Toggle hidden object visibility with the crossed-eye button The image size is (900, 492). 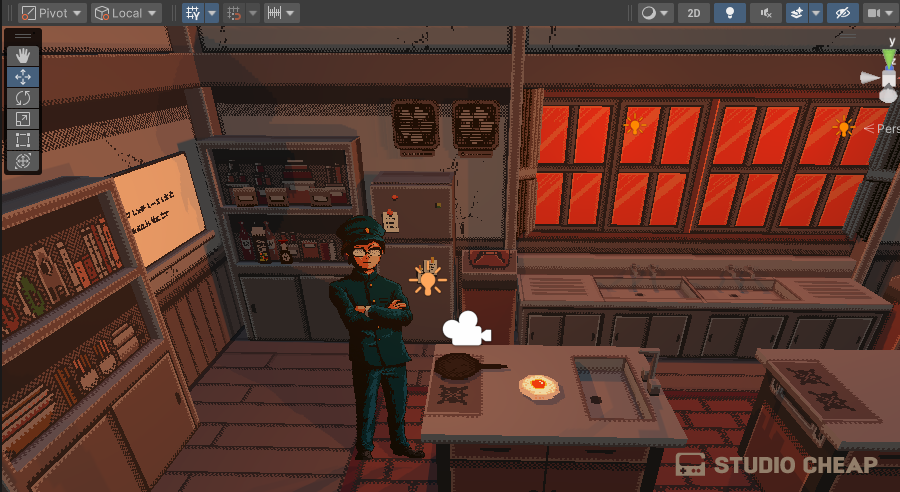pos(843,13)
